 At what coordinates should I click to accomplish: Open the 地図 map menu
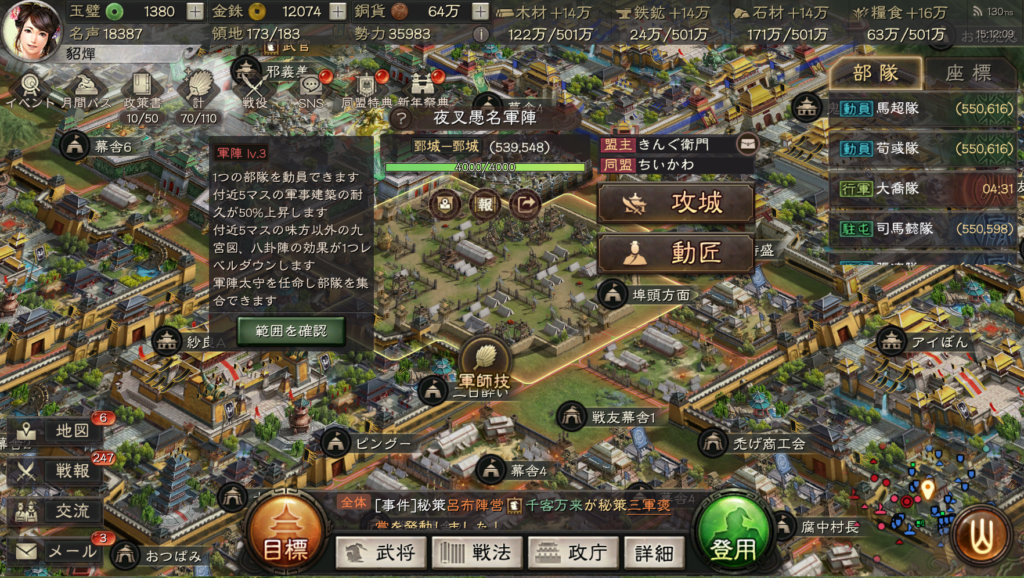pos(57,431)
